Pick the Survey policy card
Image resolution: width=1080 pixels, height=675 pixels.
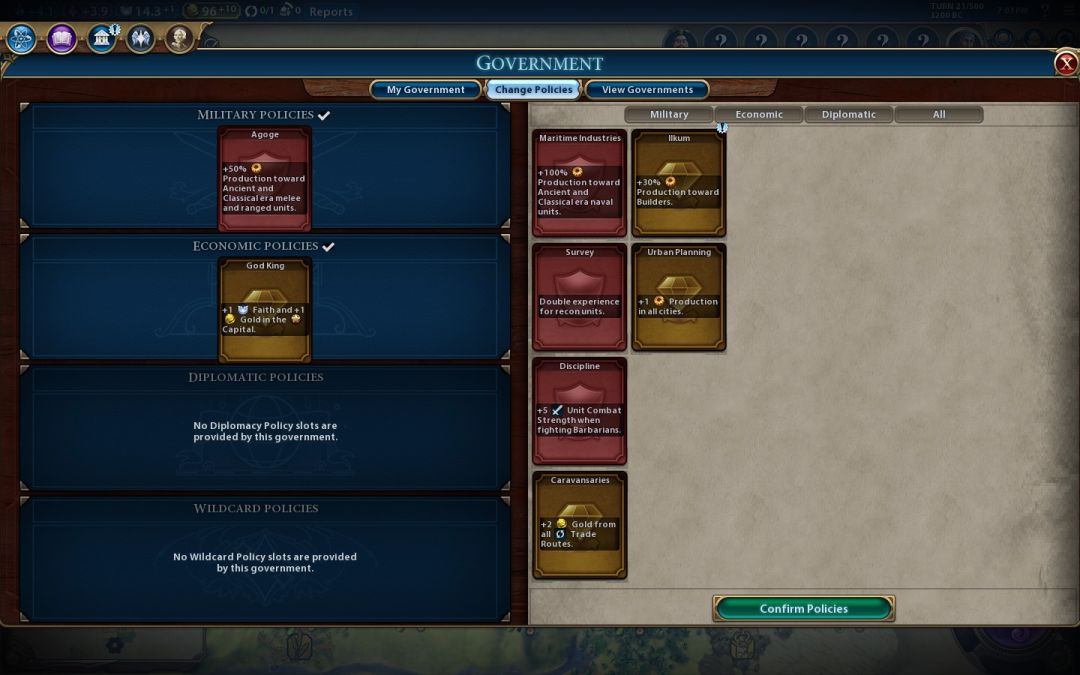pyautogui.click(x=579, y=297)
